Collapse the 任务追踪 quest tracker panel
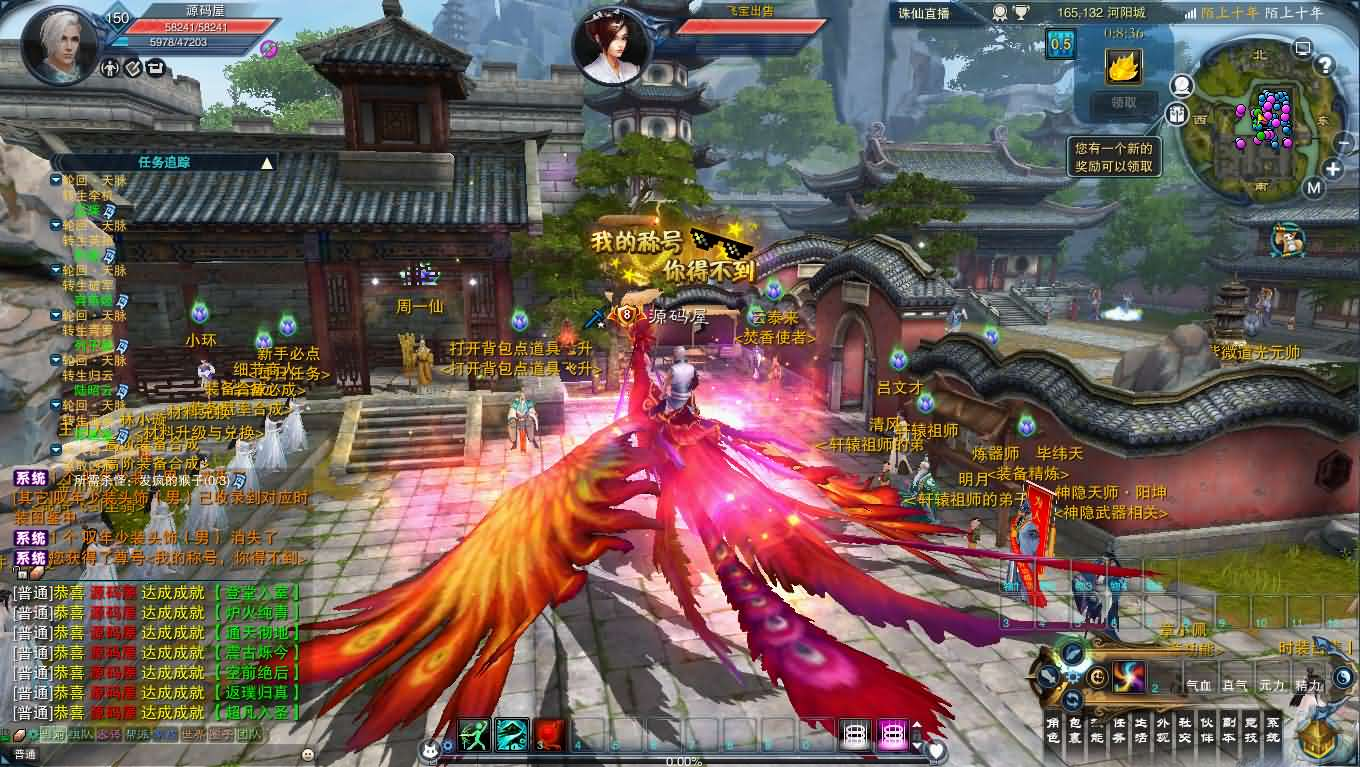This screenshot has height=767, width=1360. tap(266, 162)
